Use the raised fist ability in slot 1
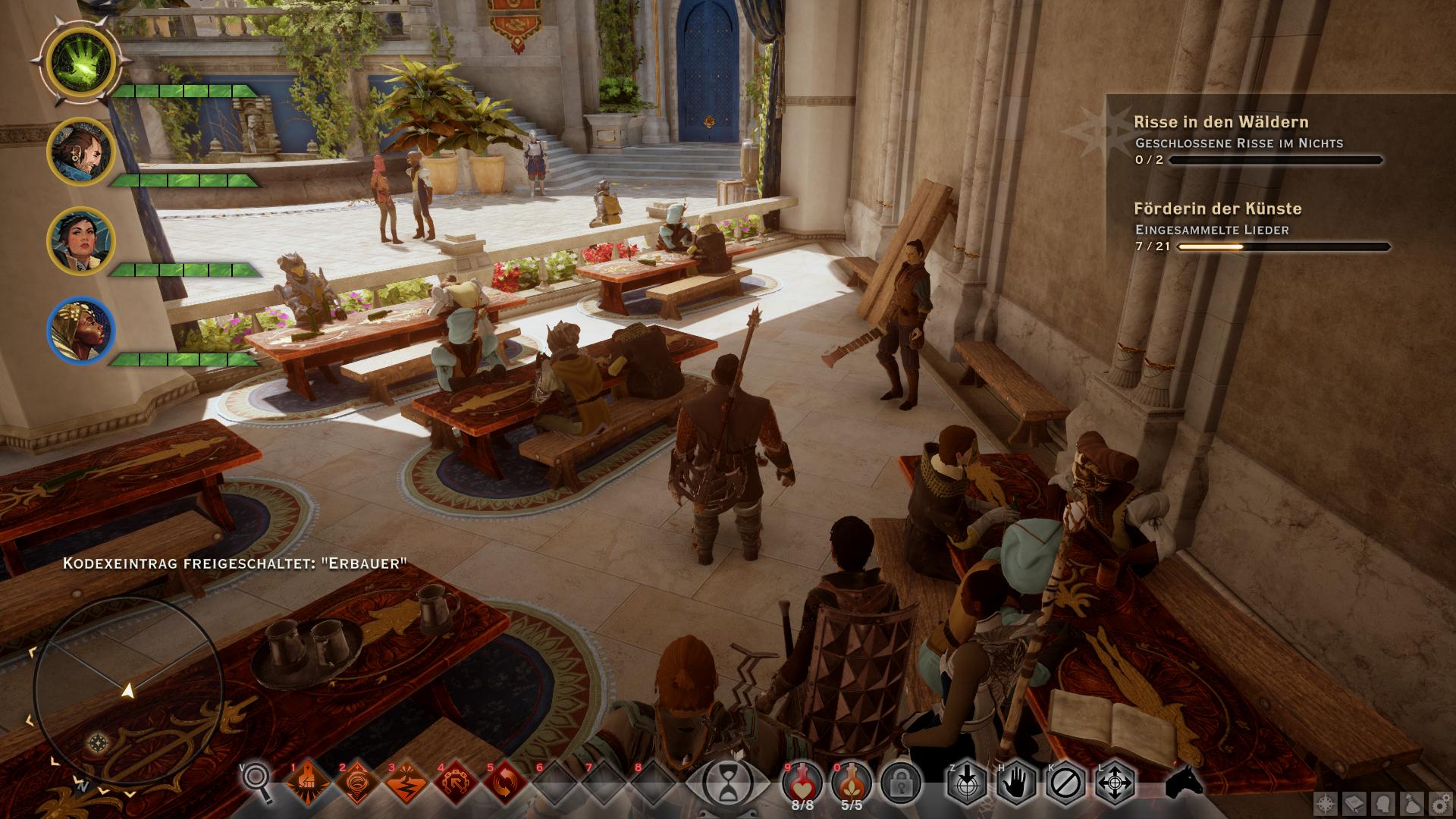1456x819 pixels. click(309, 783)
